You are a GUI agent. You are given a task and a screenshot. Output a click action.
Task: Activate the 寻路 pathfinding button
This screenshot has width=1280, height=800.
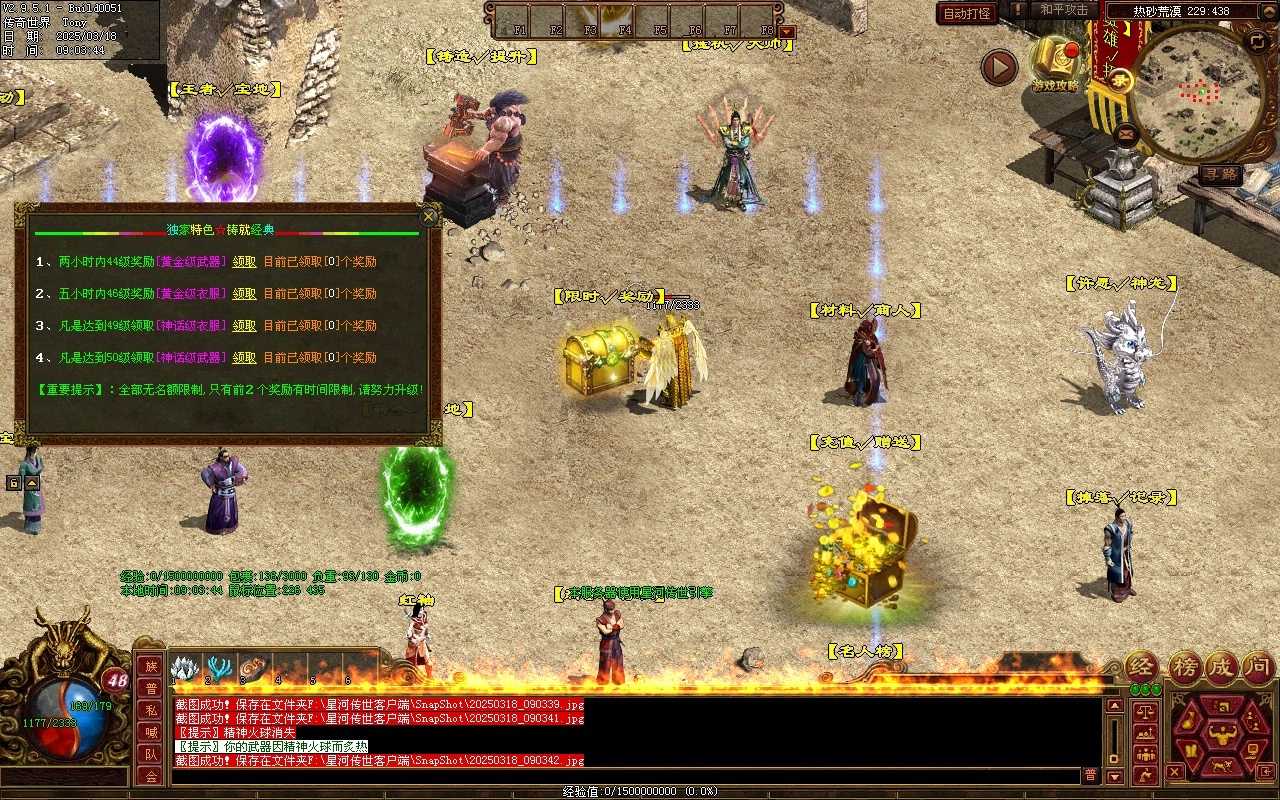pyautogui.click(x=1220, y=173)
